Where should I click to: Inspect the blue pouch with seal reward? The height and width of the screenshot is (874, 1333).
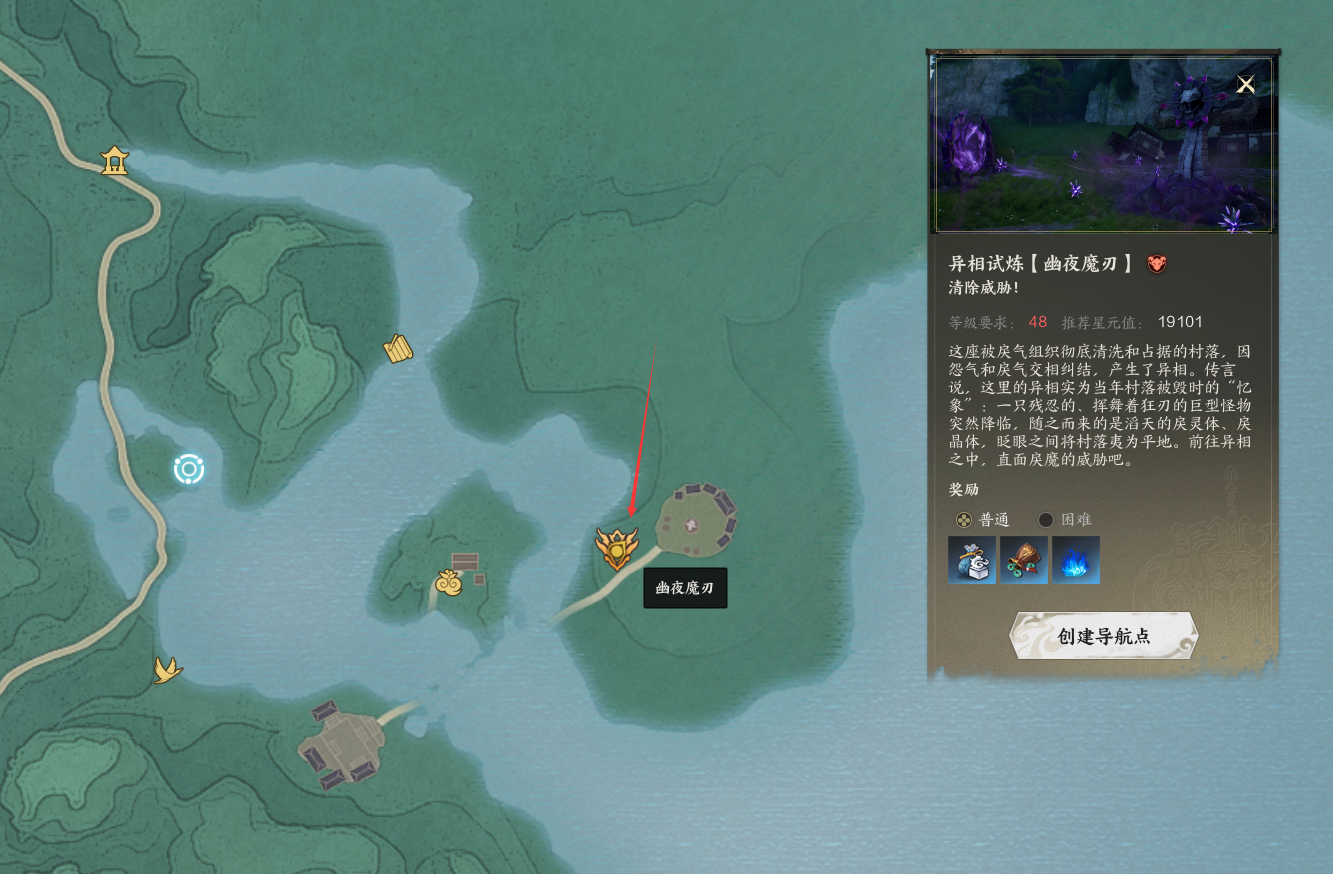pos(972,560)
